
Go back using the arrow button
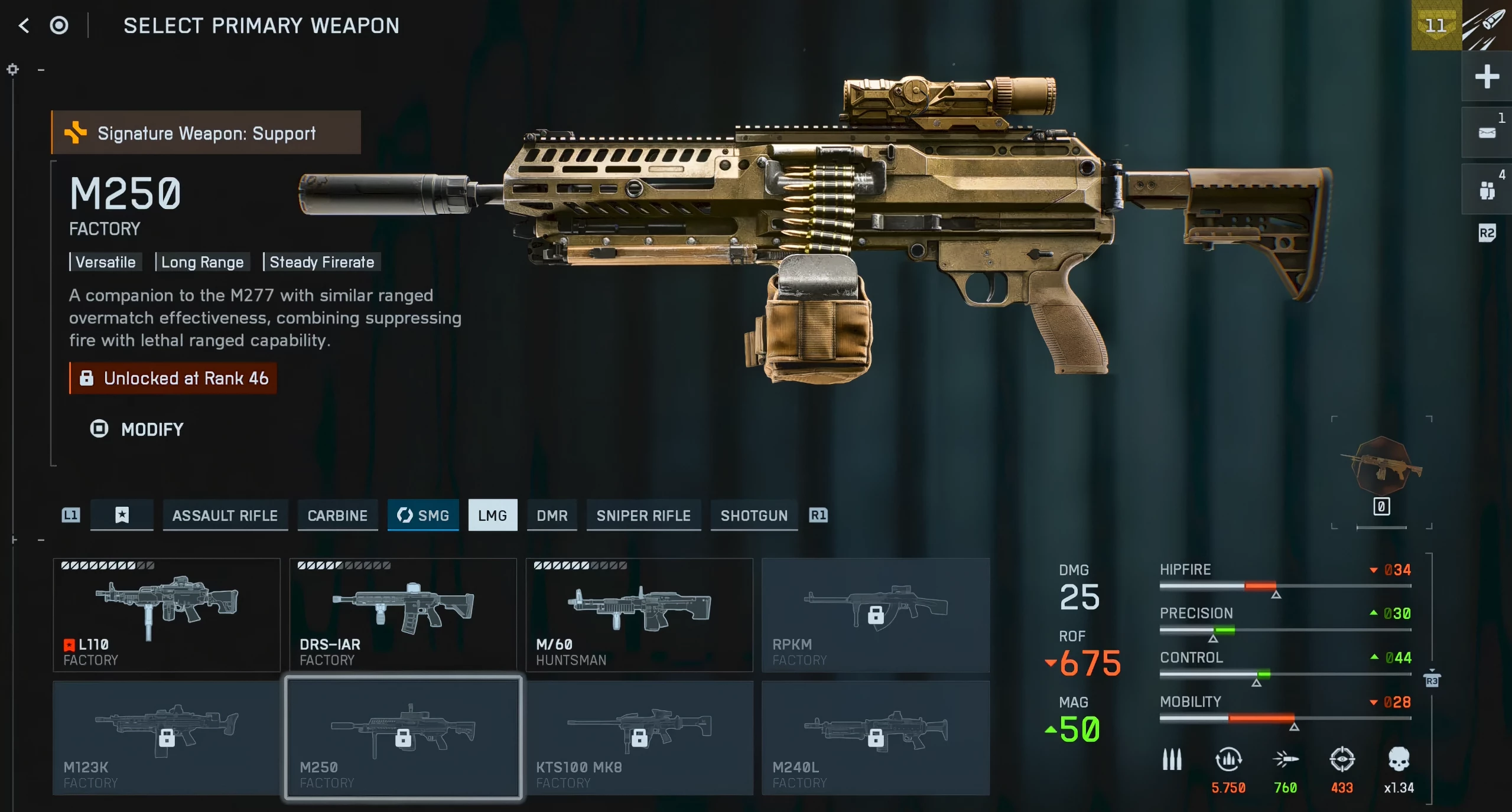(24, 25)
